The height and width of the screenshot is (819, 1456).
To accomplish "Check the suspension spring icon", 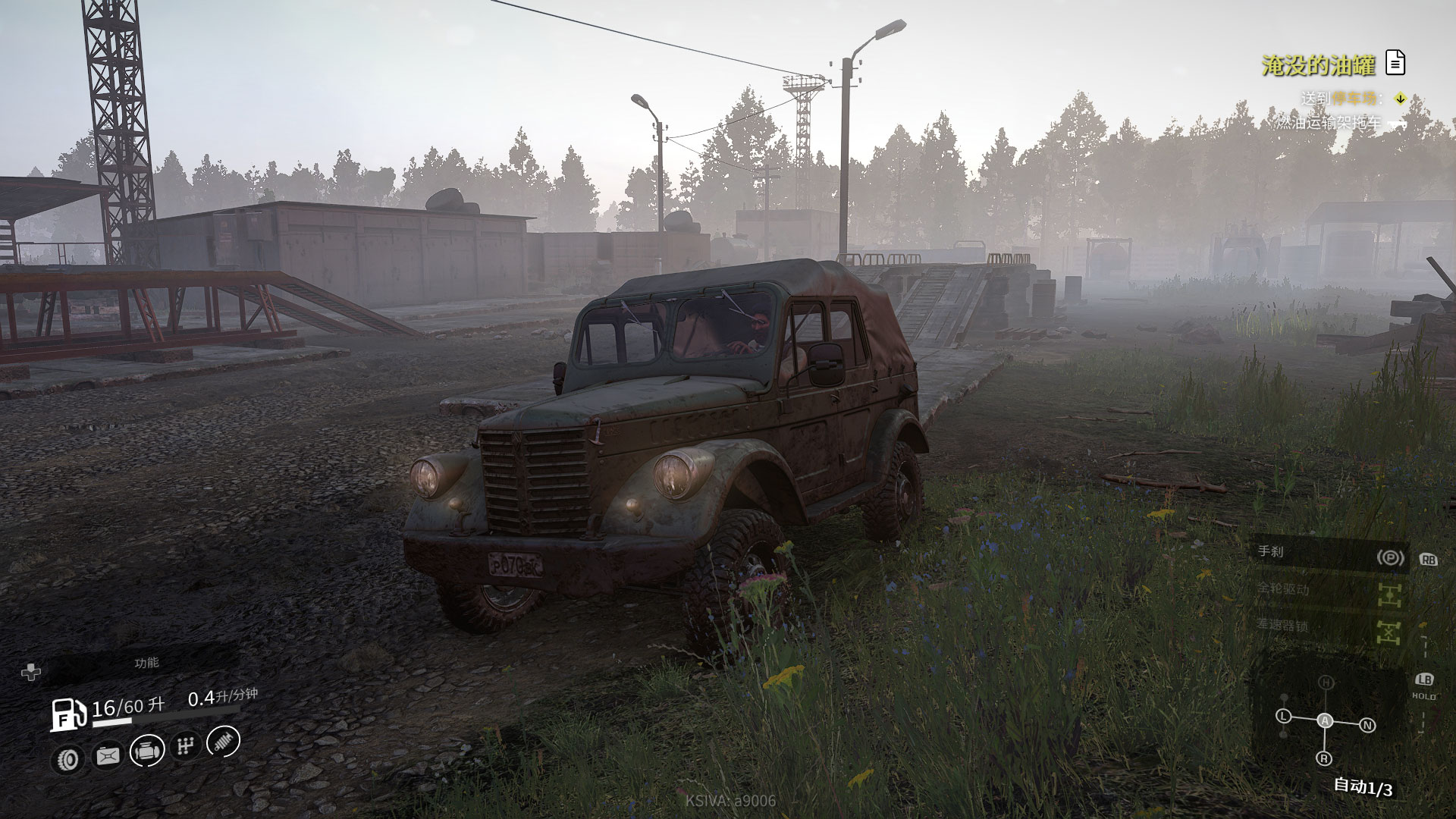I will [224, 741].
